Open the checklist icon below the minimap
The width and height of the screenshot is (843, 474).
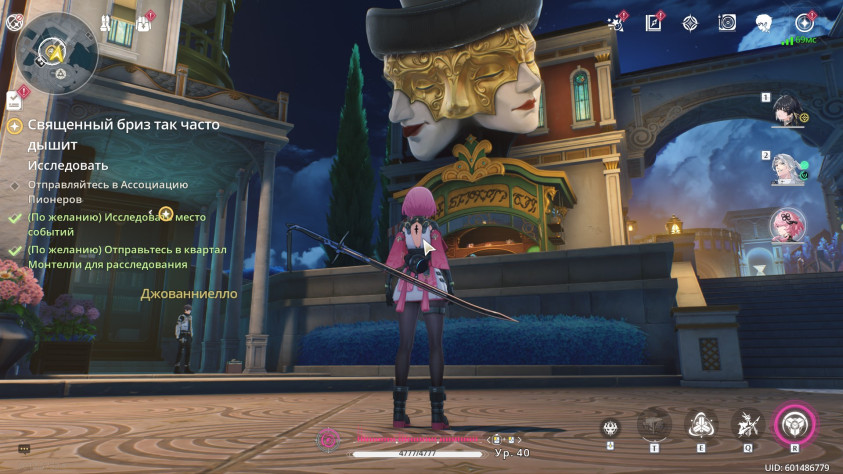click(14, 99)
